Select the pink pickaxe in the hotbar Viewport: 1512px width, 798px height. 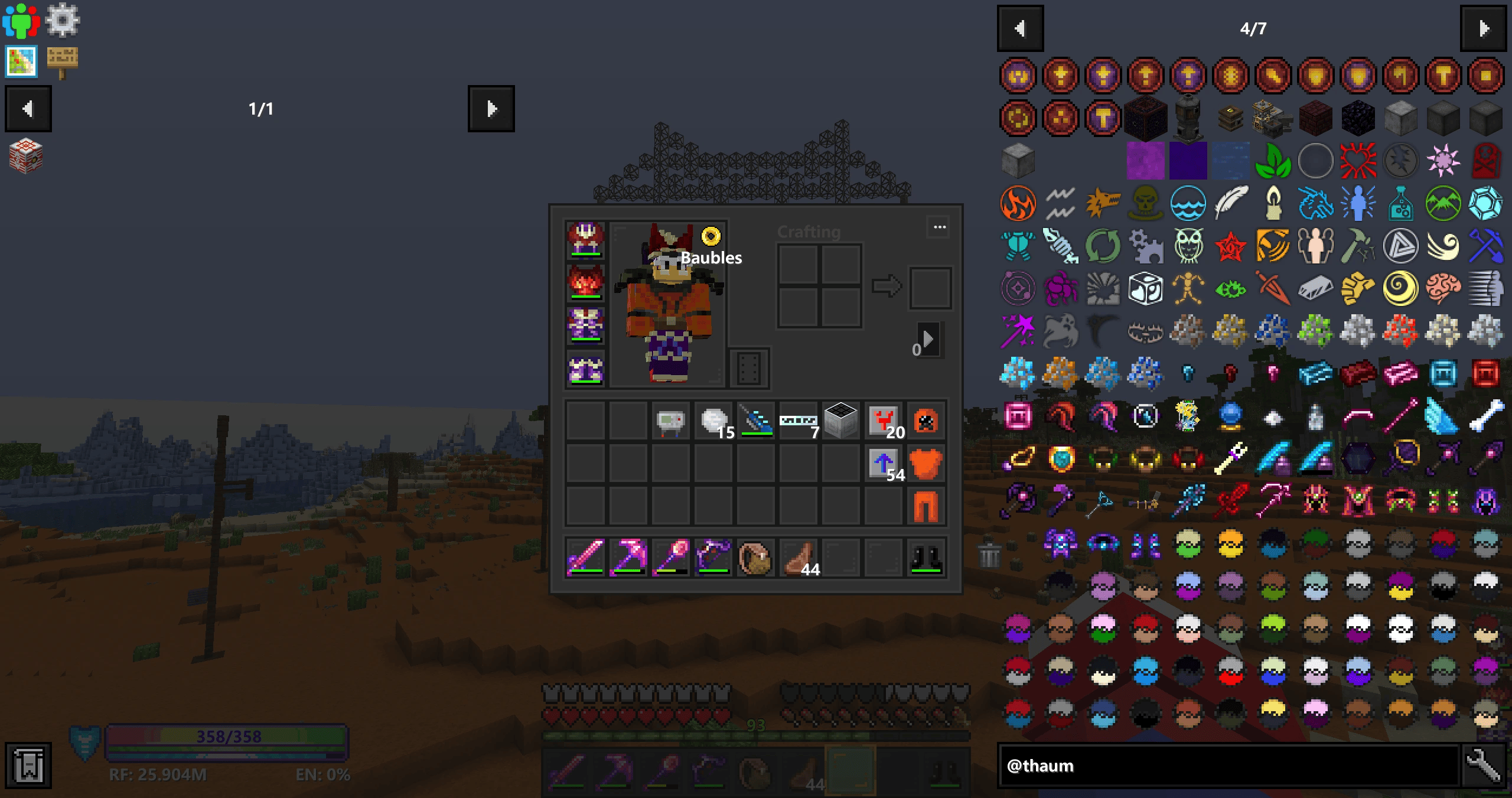tap(628, 557)
